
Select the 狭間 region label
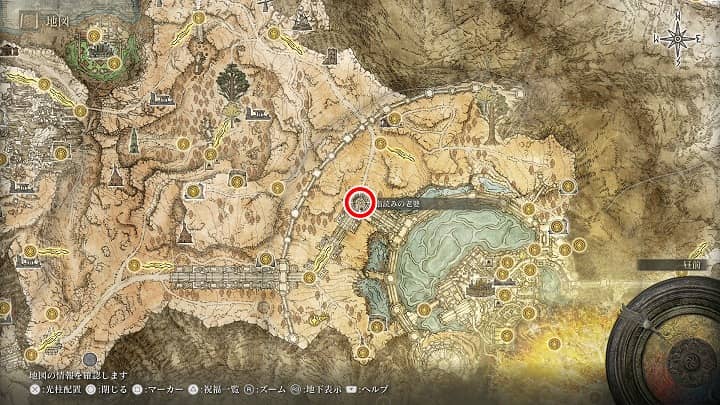(x=678, y=265)
